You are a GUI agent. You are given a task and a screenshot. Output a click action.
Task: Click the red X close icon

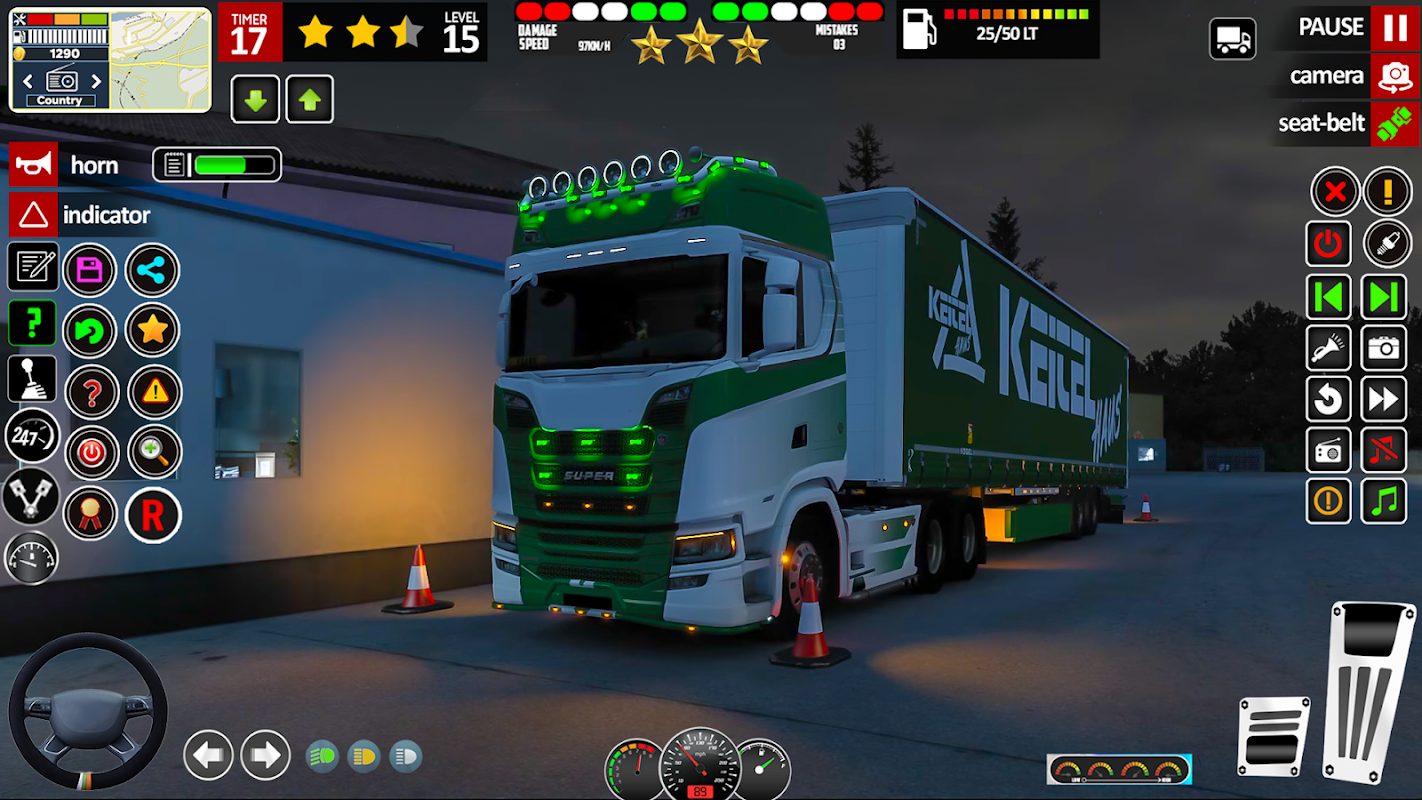tap(1333, 191)
